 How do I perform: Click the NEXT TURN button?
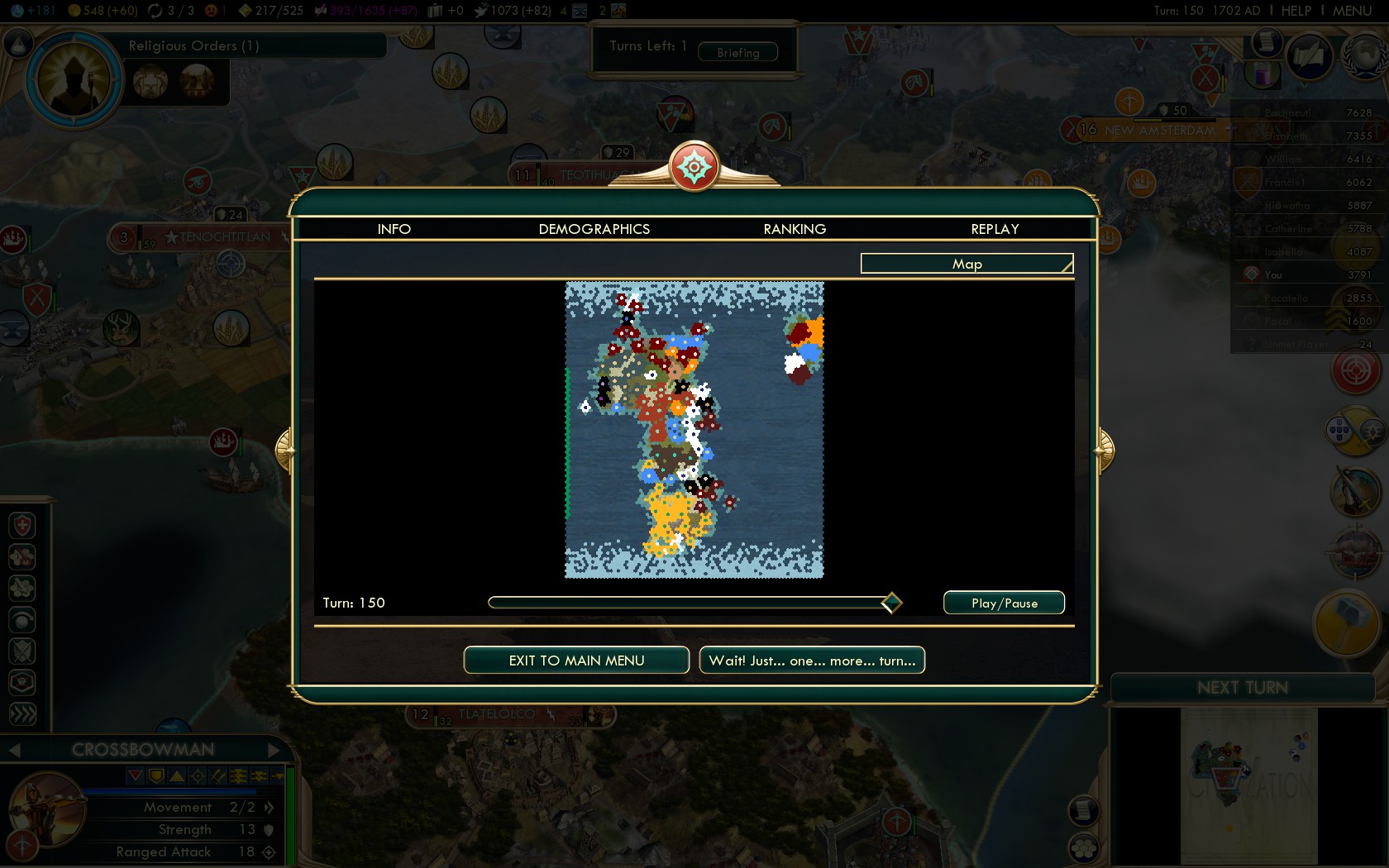tap(1242, 688)
